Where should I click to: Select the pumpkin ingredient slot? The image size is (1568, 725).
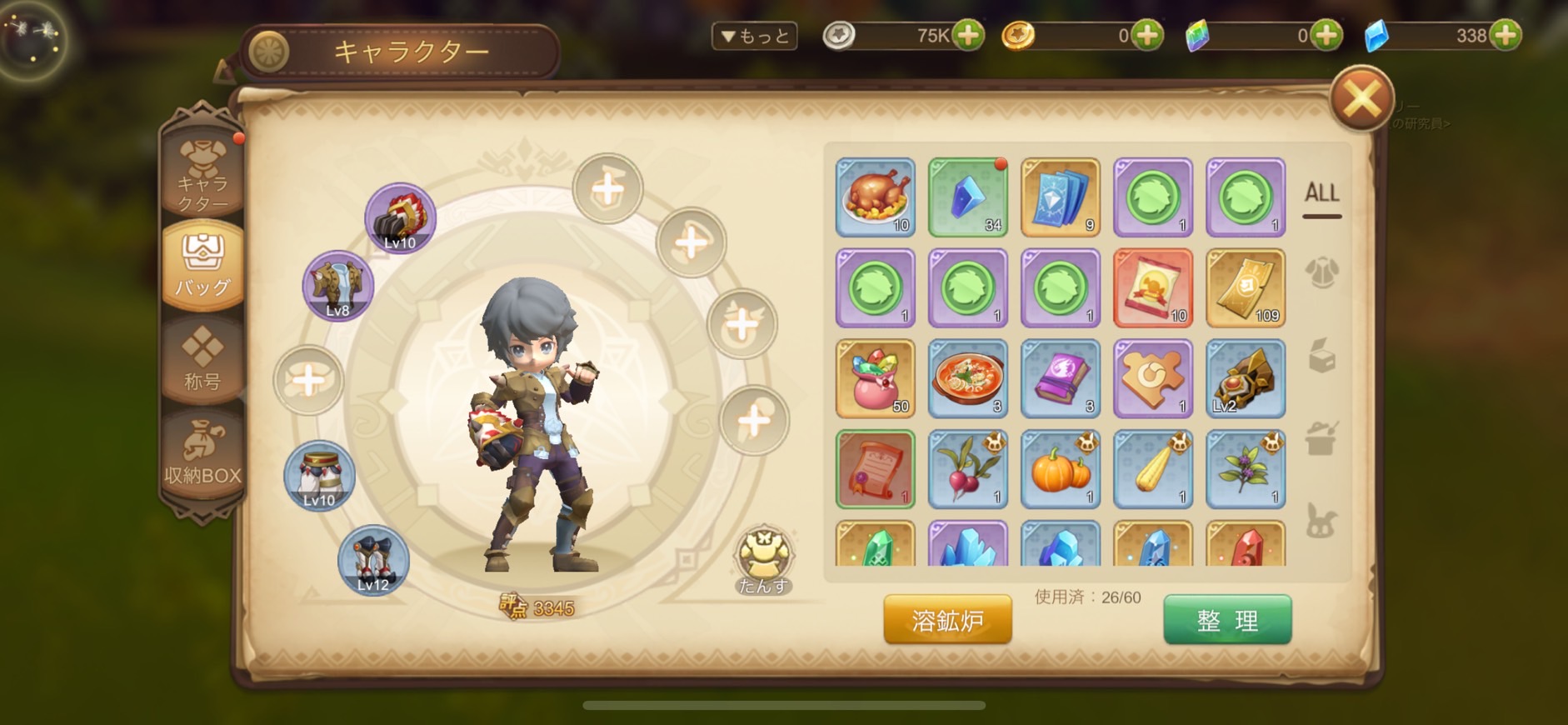pyautogui.click(x=1060, y=469)
